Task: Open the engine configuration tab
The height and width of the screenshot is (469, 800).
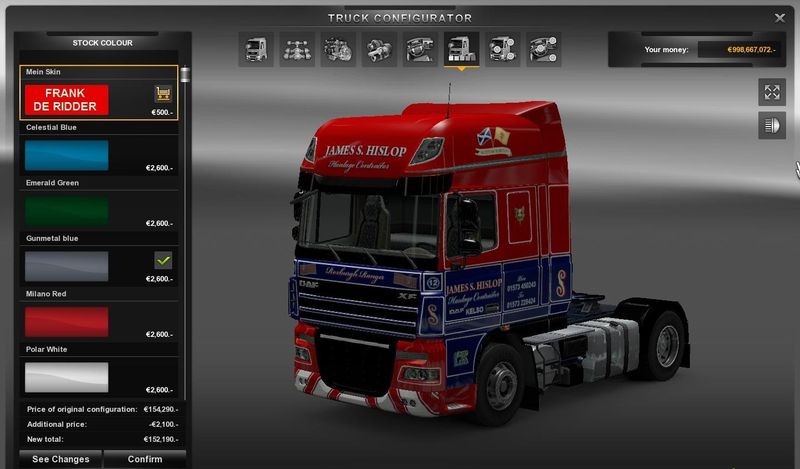Action: pyautogui.click(x=338, y=49)
